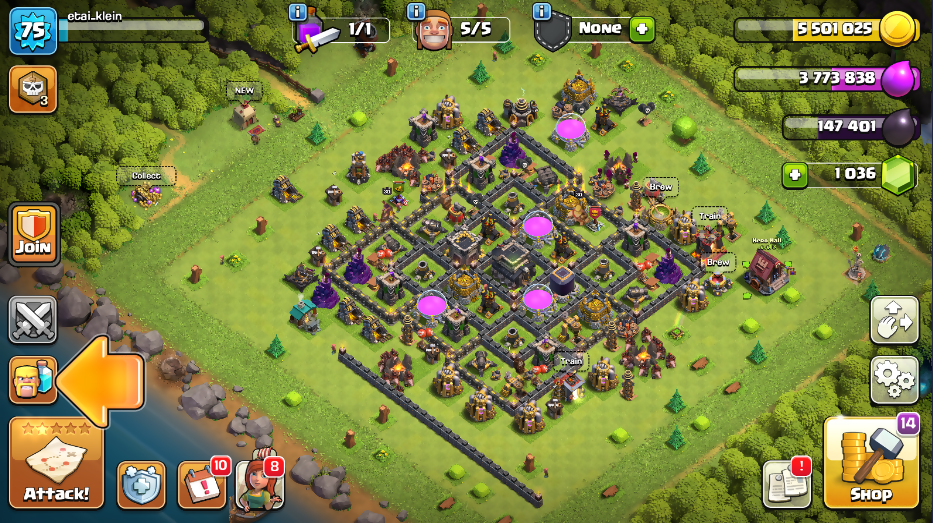Screen dimensions: 933x523
Task: Open the crossed swords battle log
Action: point(33,320)
